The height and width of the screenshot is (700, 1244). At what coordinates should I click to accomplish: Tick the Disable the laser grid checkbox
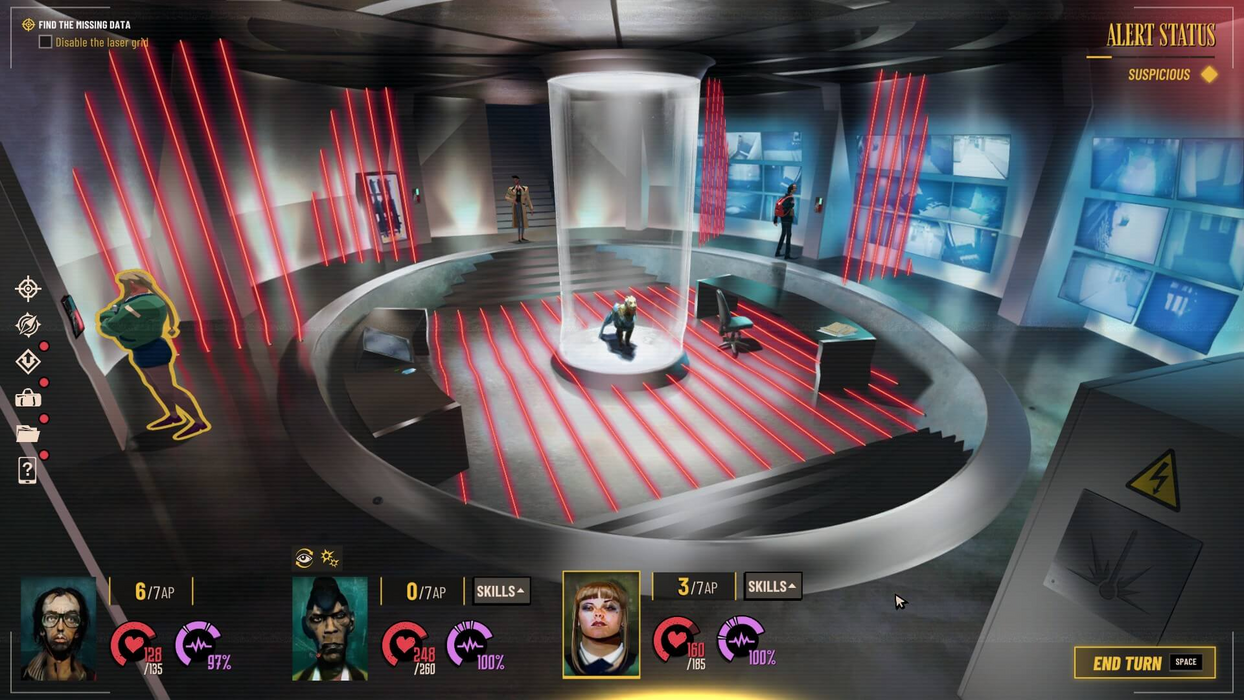45,42
